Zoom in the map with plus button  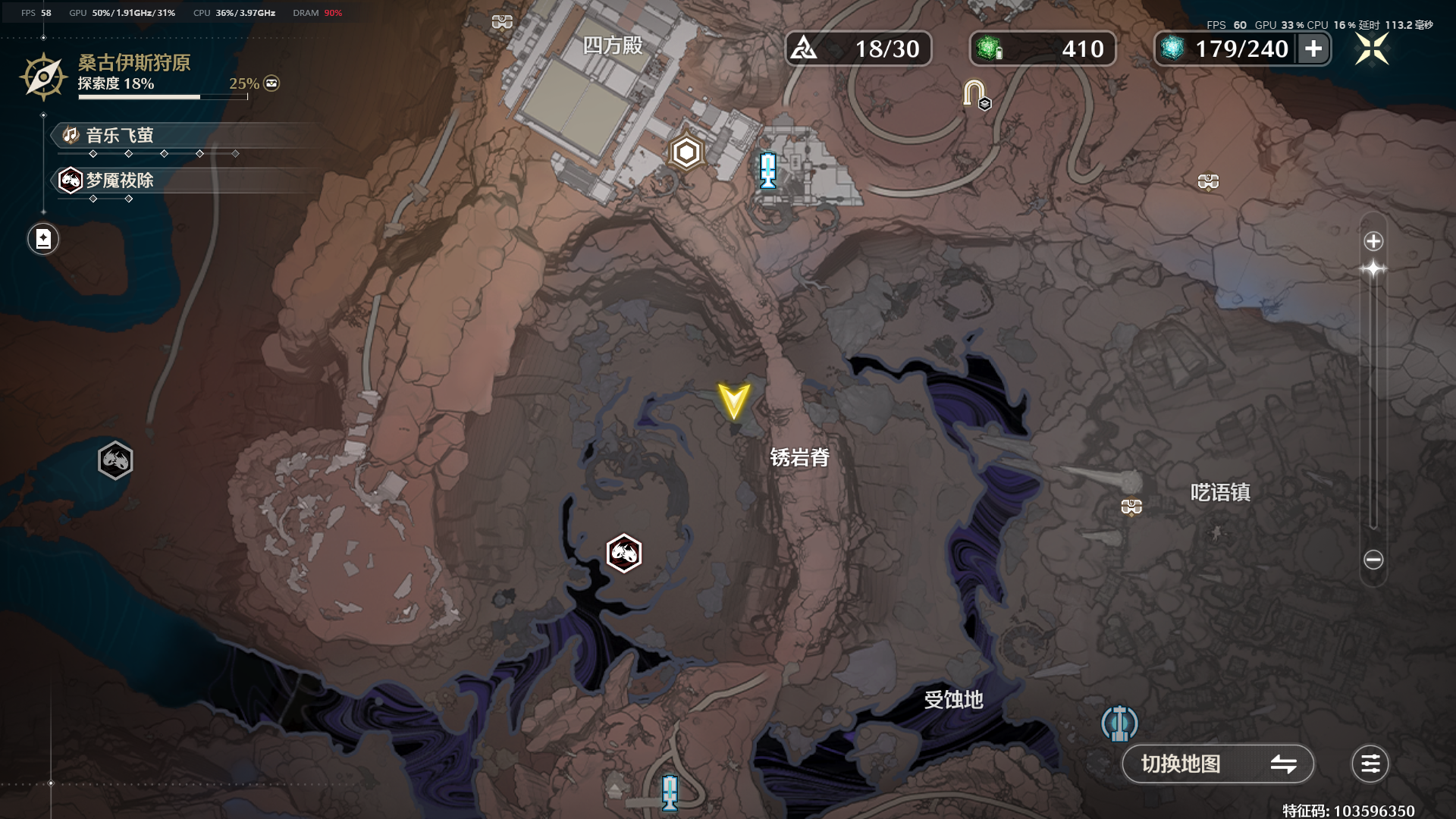coord(1373,242)
